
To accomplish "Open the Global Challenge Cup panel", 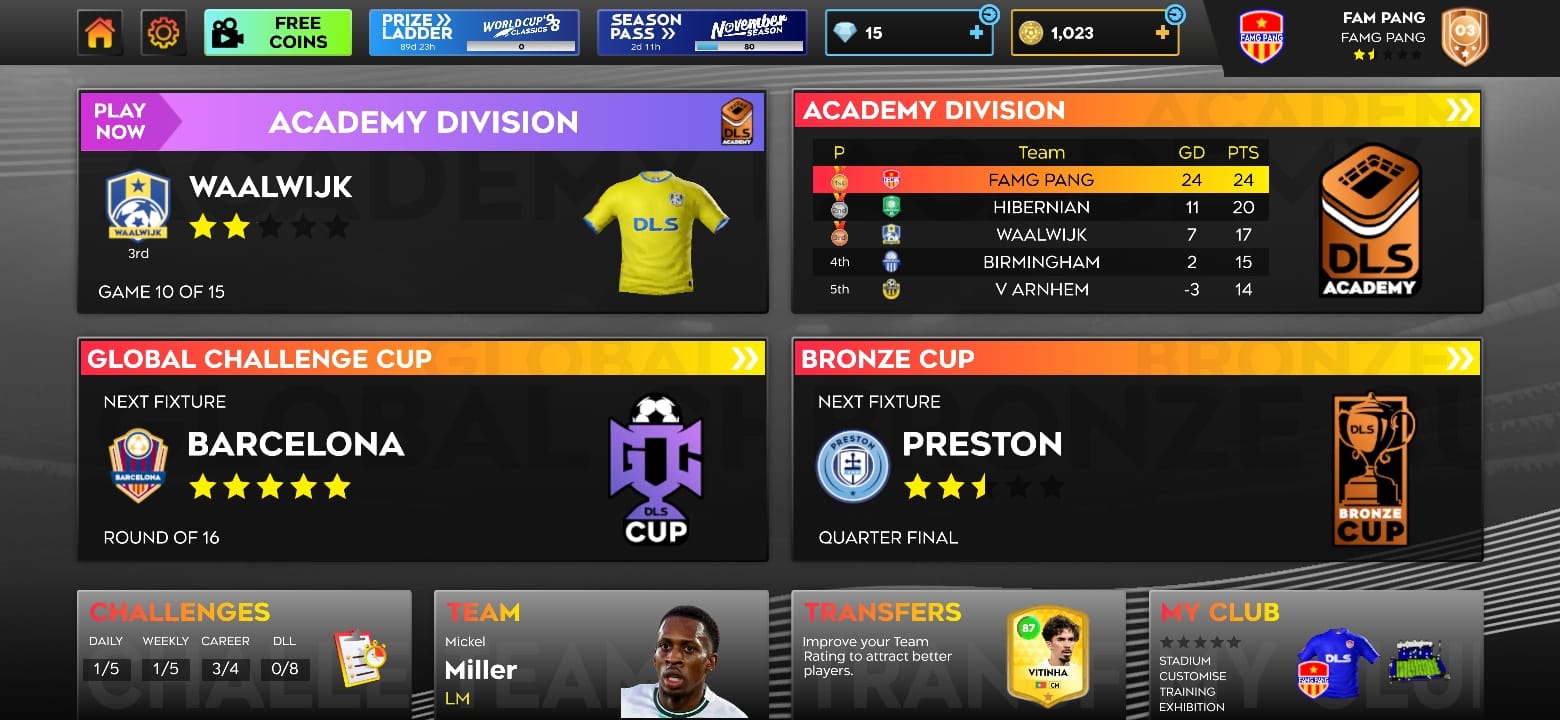I will click(x=422, y=450).
